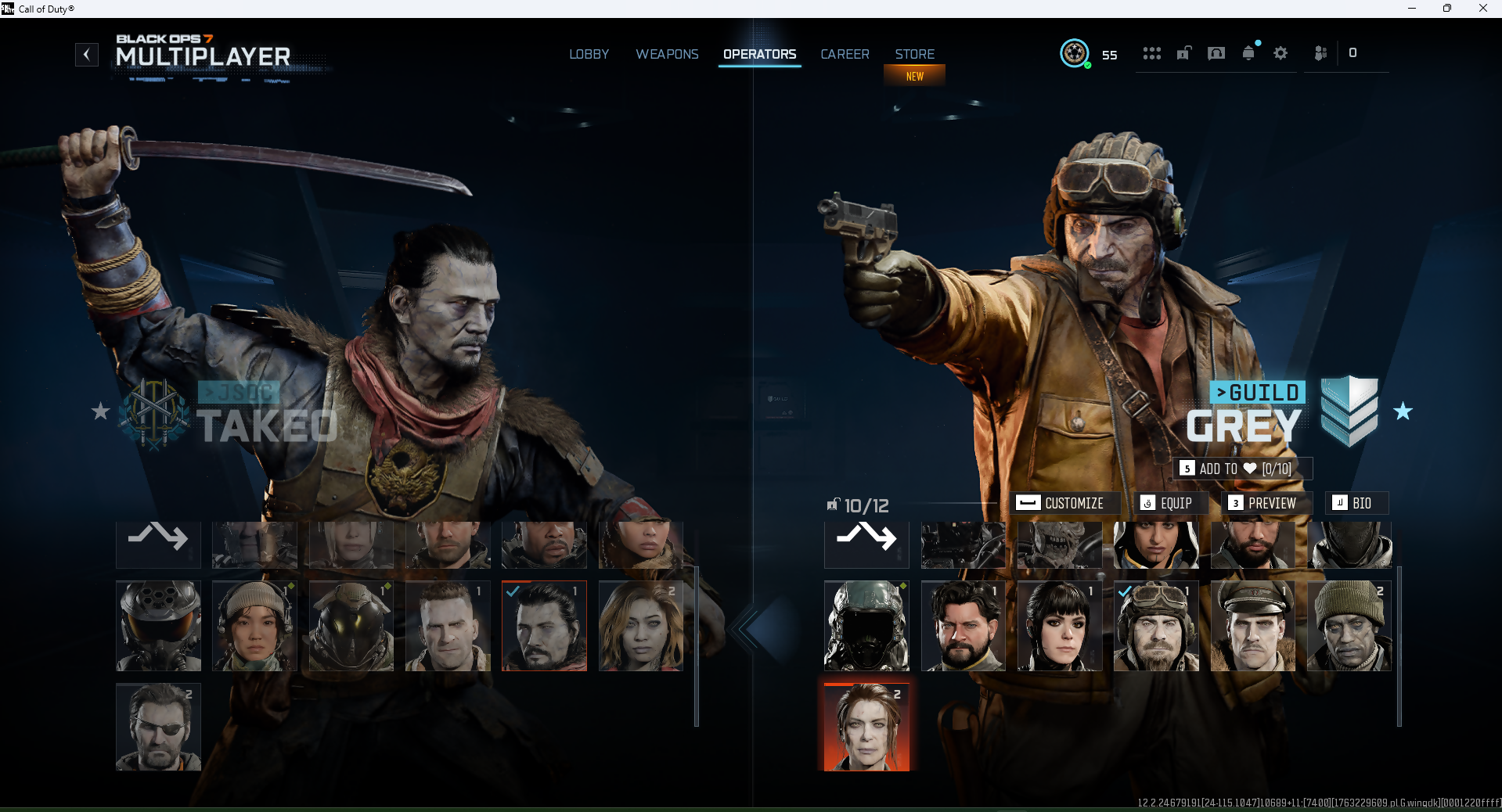Go back using the arrow button
The image size is (1502, 812).
87,55
